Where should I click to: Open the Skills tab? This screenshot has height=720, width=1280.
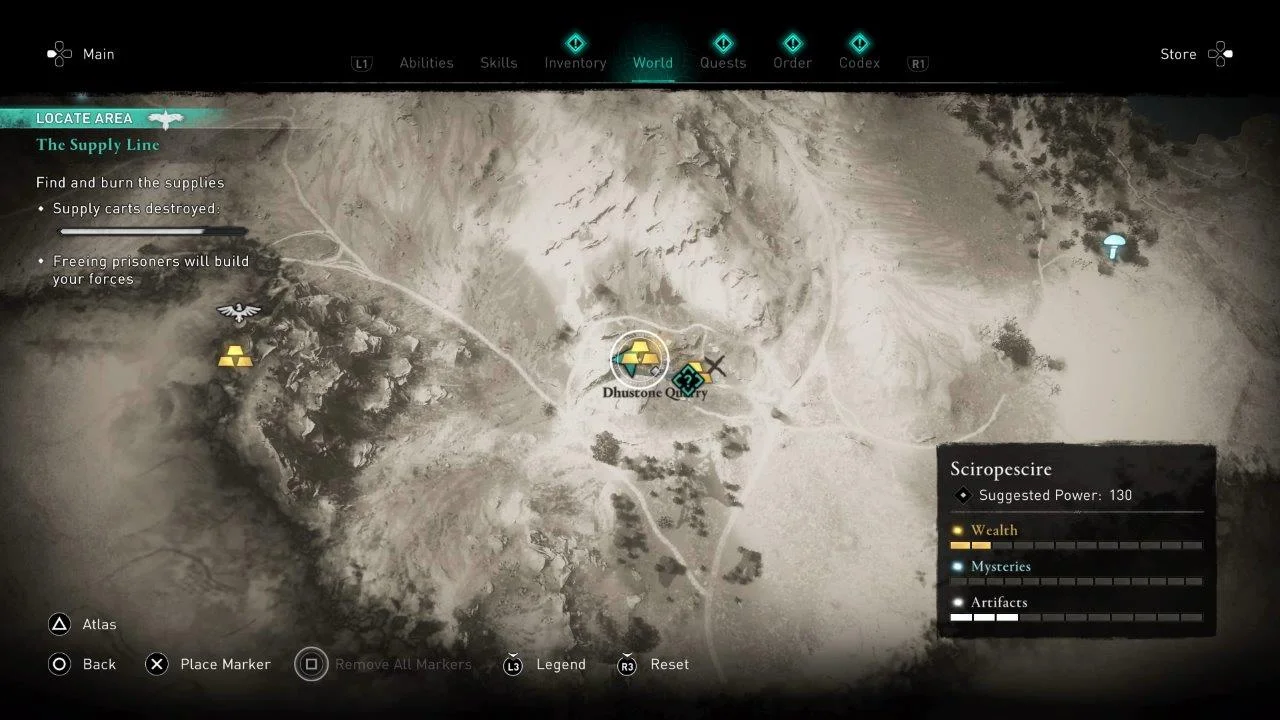coord(498,63)
